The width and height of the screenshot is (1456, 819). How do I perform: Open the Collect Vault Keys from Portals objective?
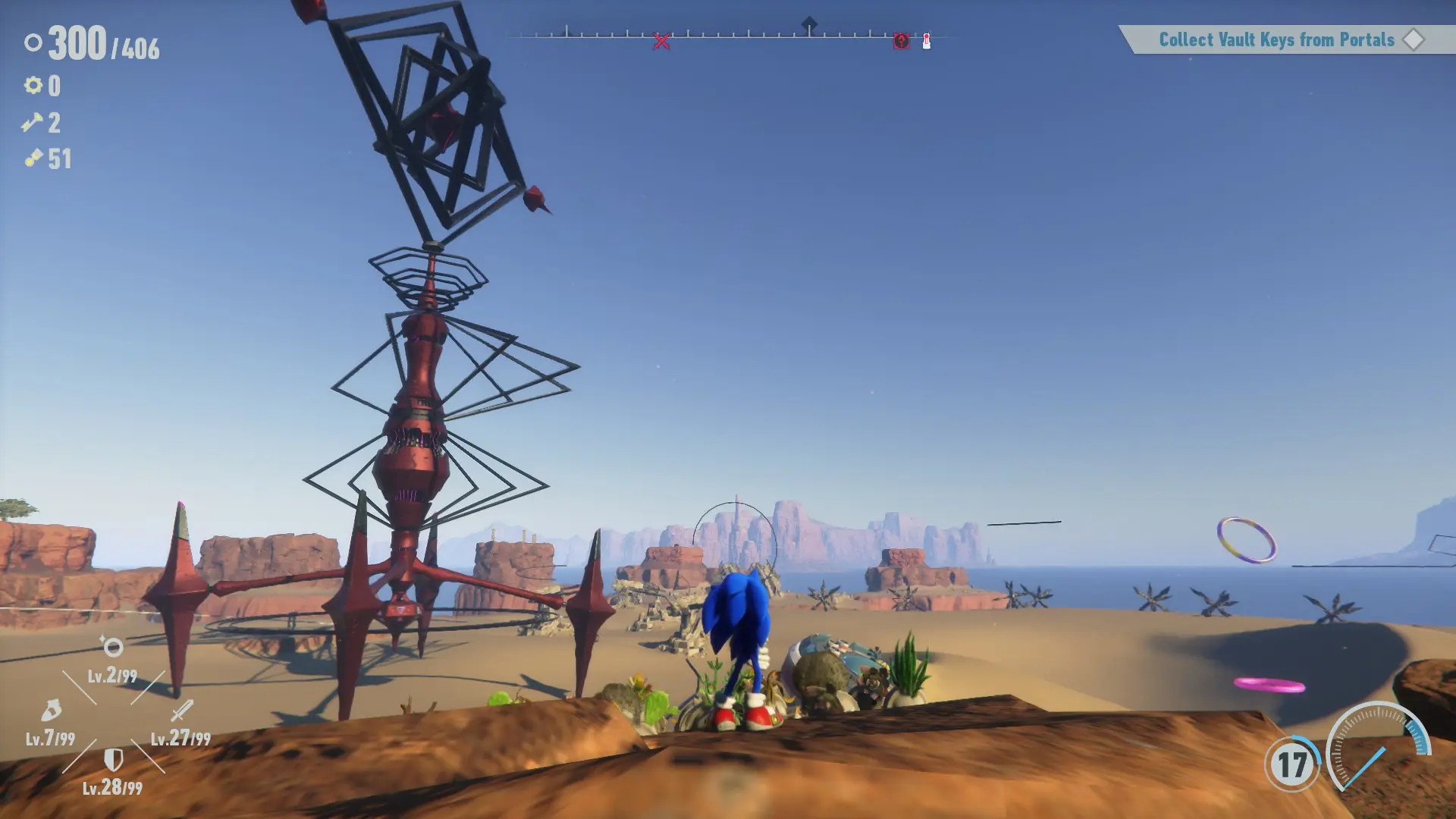tap(1276, 39)
